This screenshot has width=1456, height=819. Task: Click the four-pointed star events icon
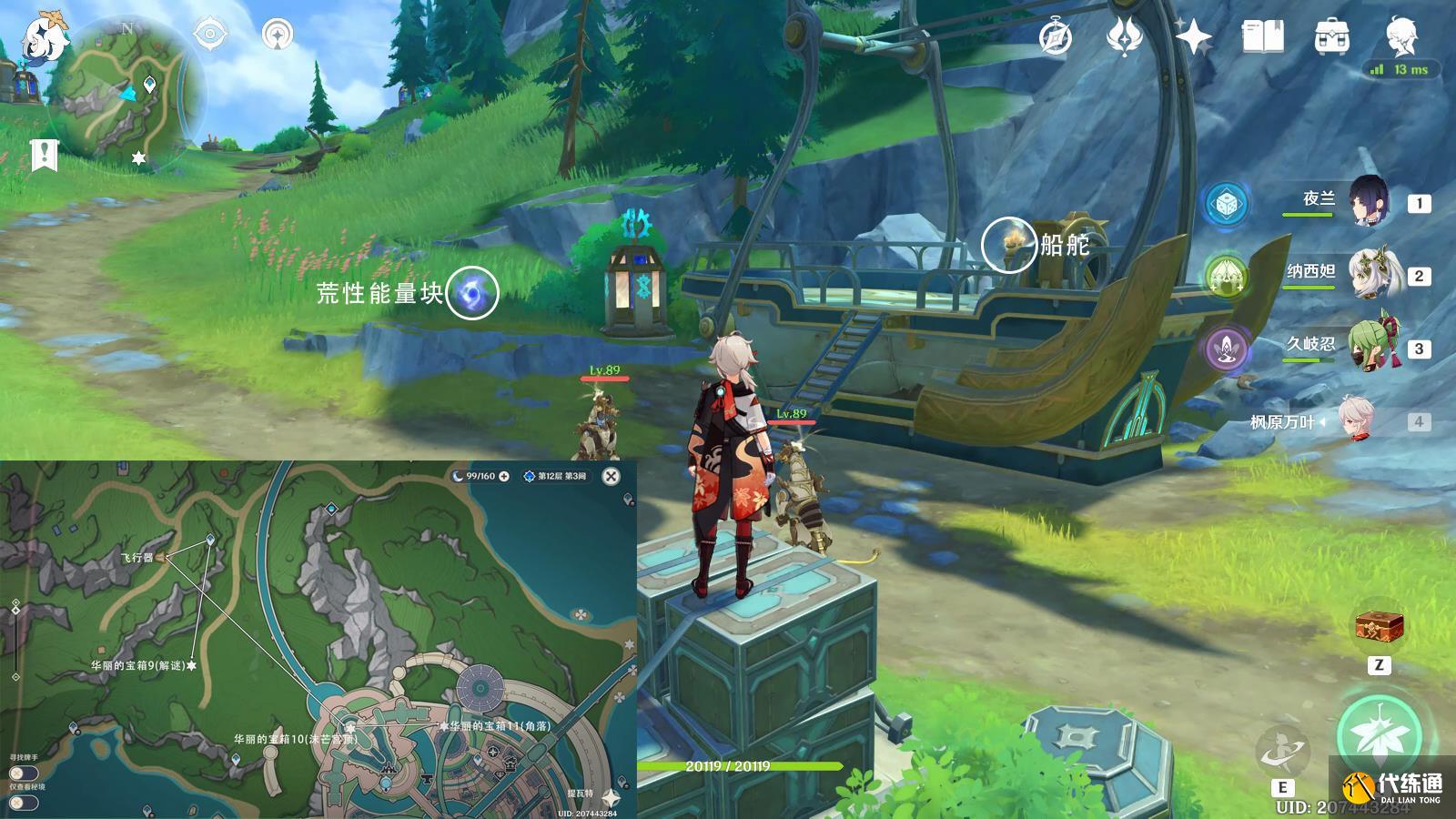click(x=1194, y=38)
